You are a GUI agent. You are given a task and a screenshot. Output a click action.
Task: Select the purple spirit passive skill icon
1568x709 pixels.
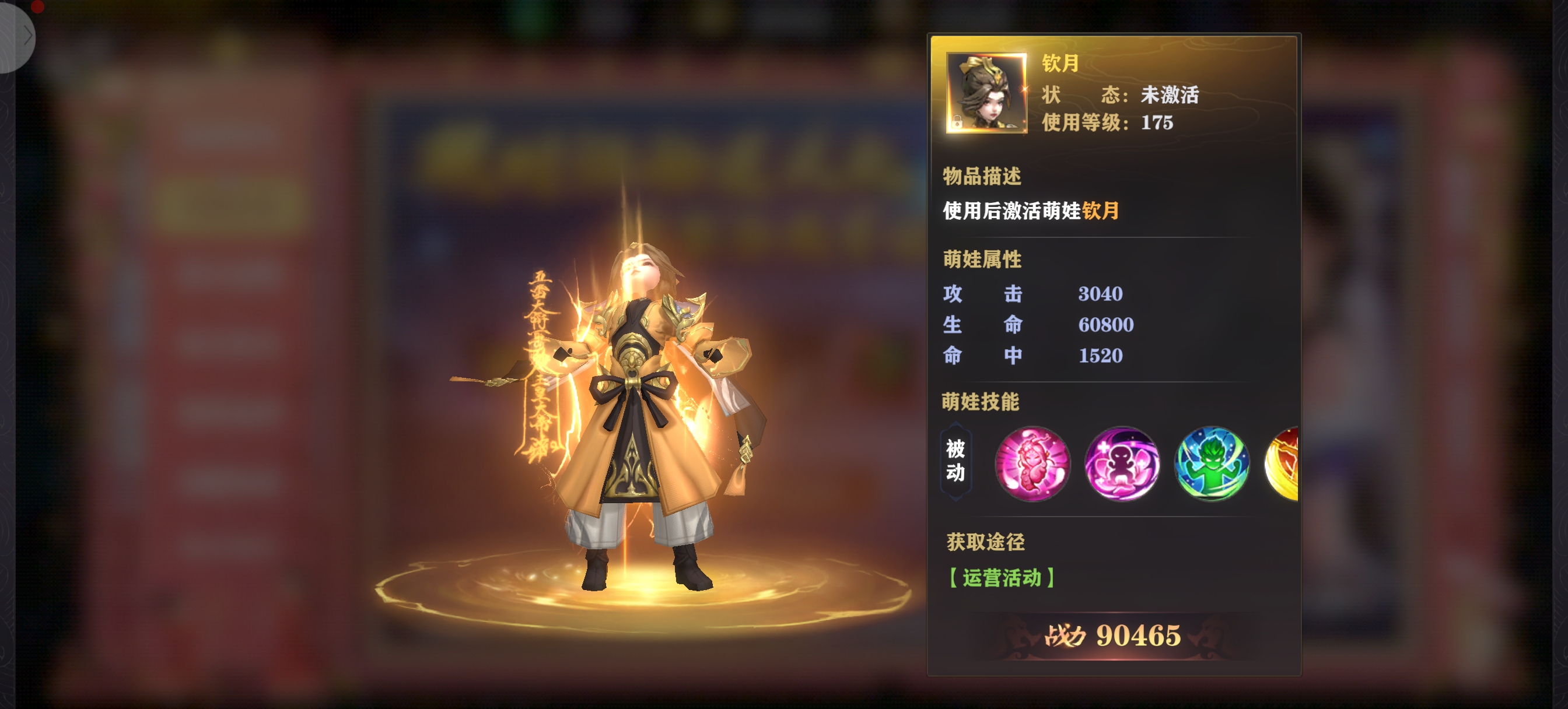1122,464
